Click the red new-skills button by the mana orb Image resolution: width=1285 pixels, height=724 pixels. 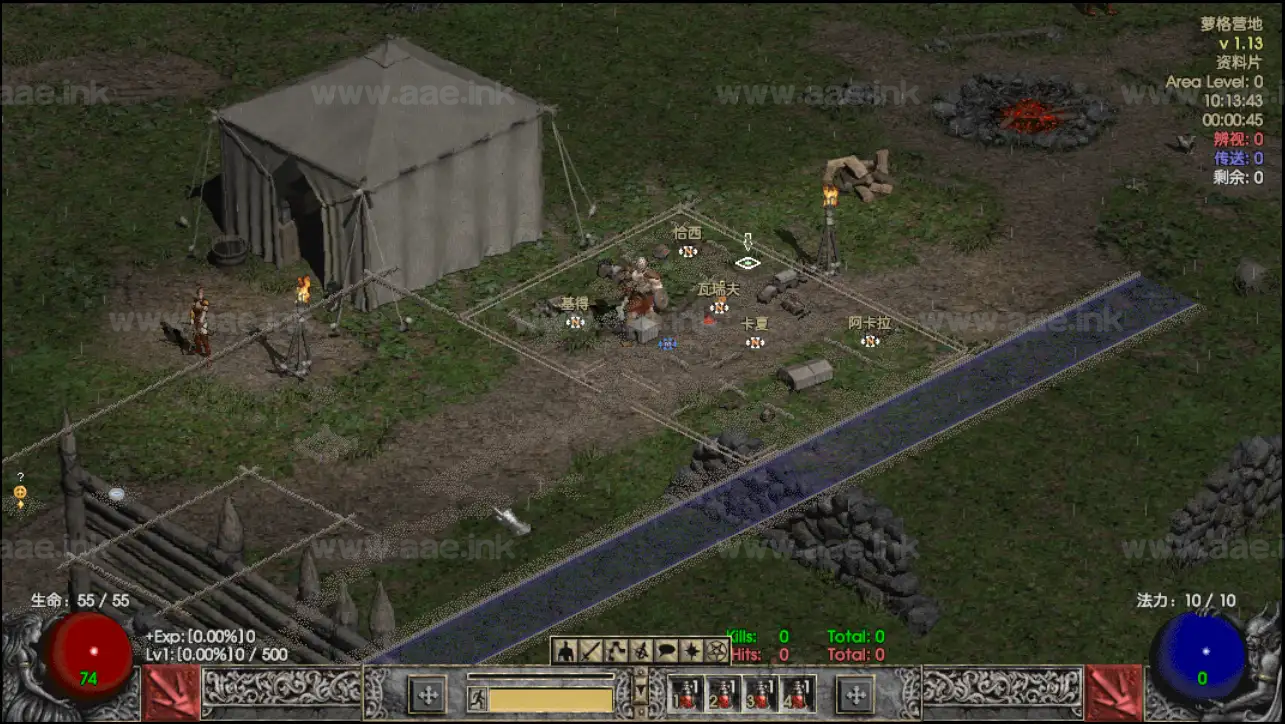coord(1114,693)
